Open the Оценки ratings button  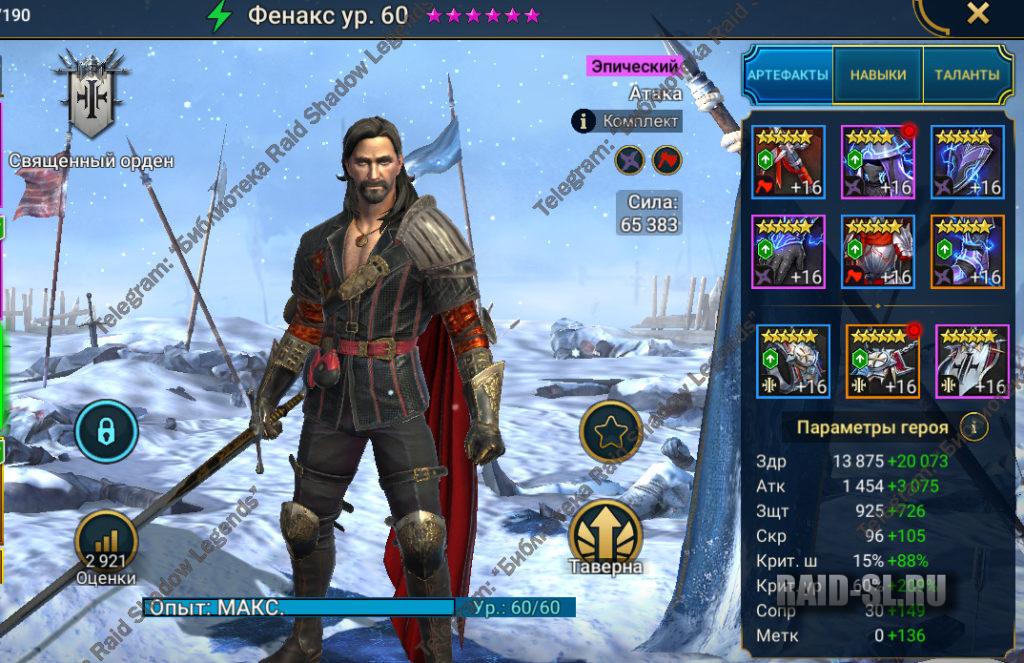click(105, 543)
